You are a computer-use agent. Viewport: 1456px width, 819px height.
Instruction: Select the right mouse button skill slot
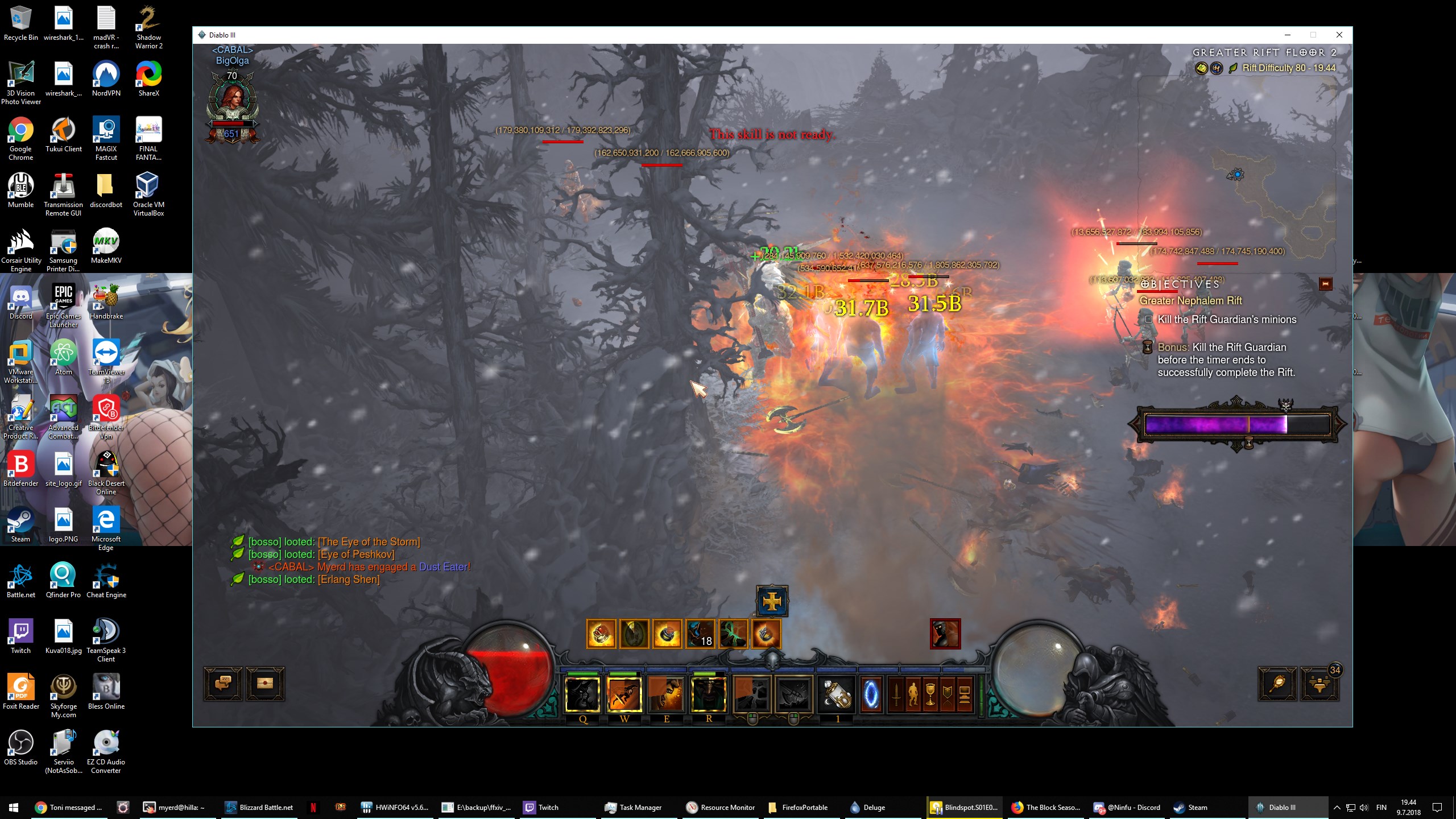(x=793, y=694)
